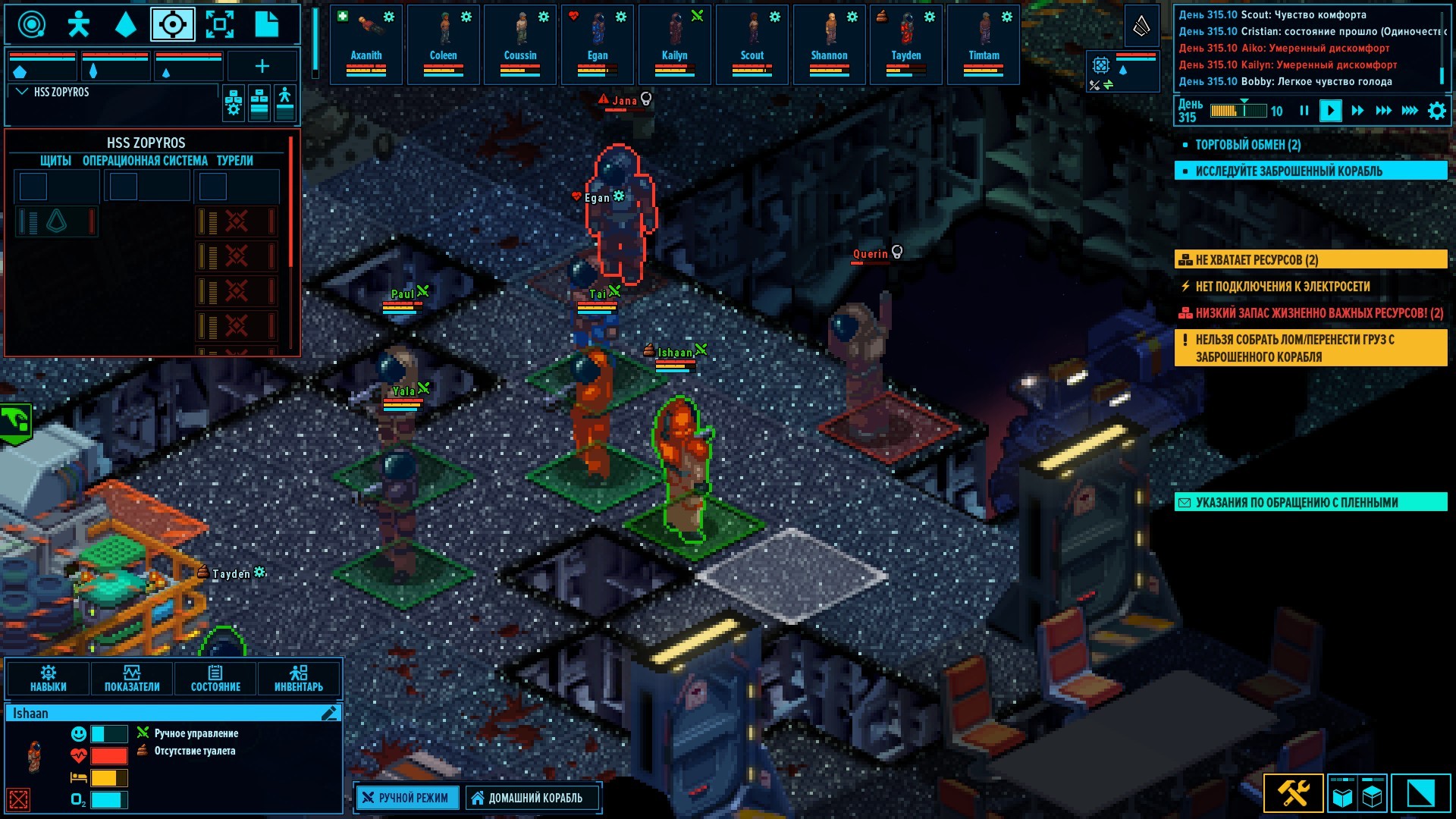Select crew portrait Timtam
Image resolution: width=1456 pixels, height=819 pixels.
coord(984,44)
